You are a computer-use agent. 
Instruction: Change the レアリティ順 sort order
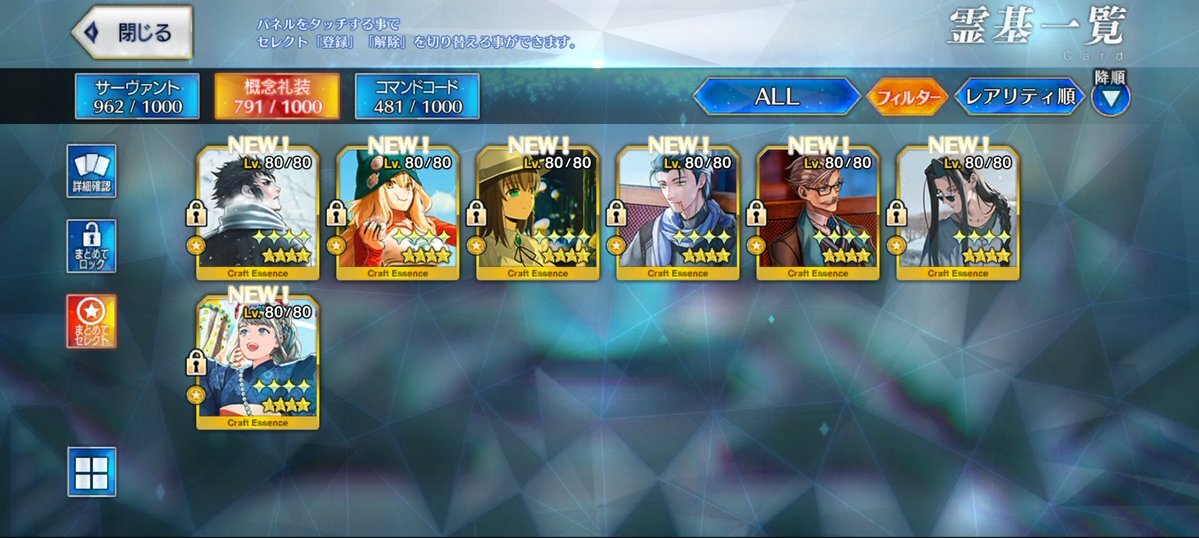click(x=1020, y=97)
